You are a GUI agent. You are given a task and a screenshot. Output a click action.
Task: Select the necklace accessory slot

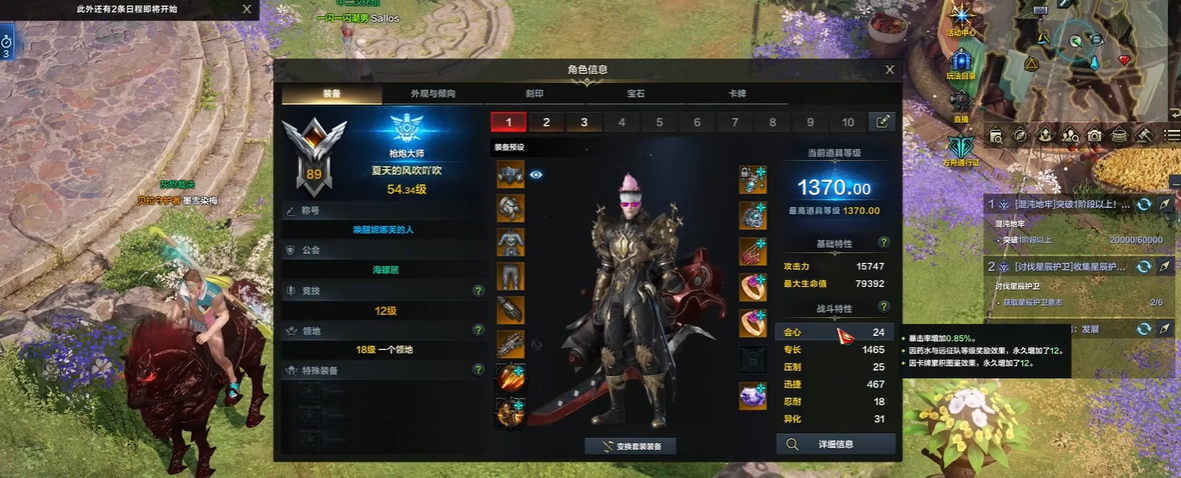click(x=753, y=180)
